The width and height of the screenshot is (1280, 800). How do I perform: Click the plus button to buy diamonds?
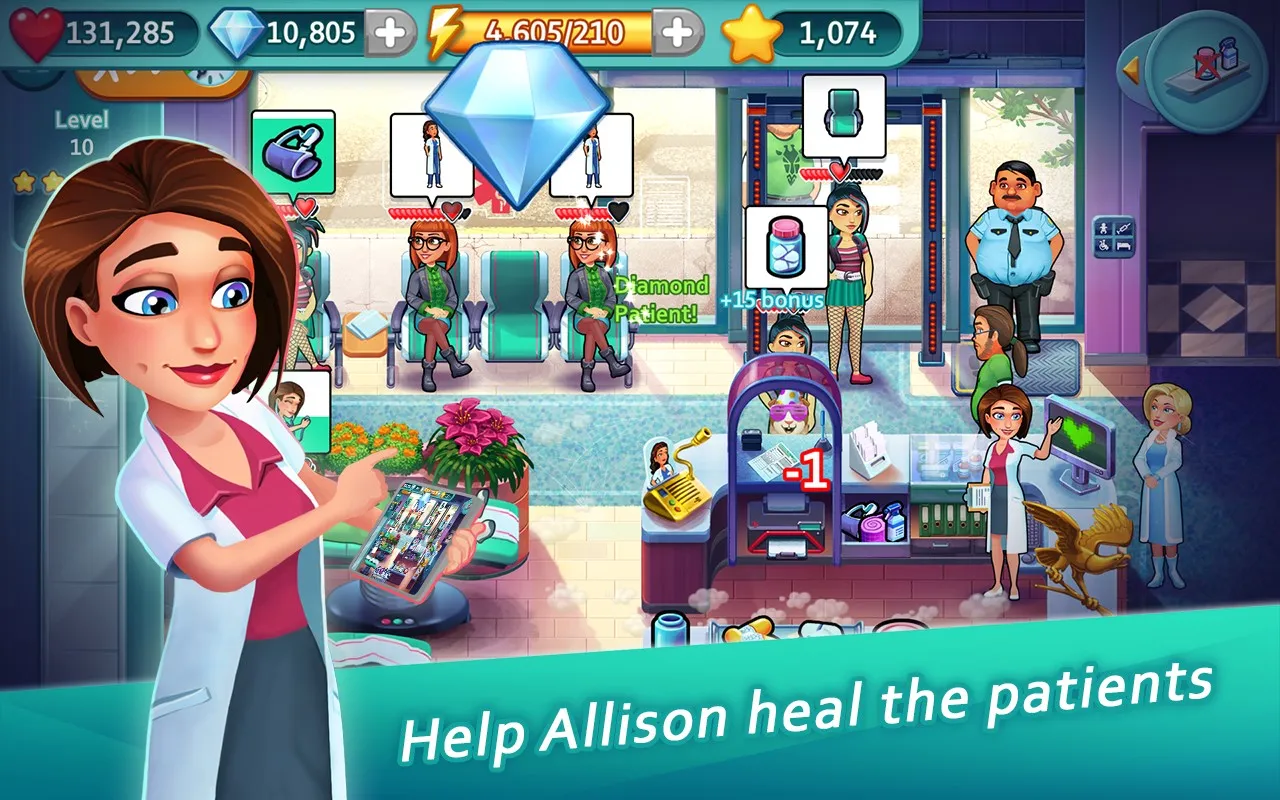click(389, 31)
